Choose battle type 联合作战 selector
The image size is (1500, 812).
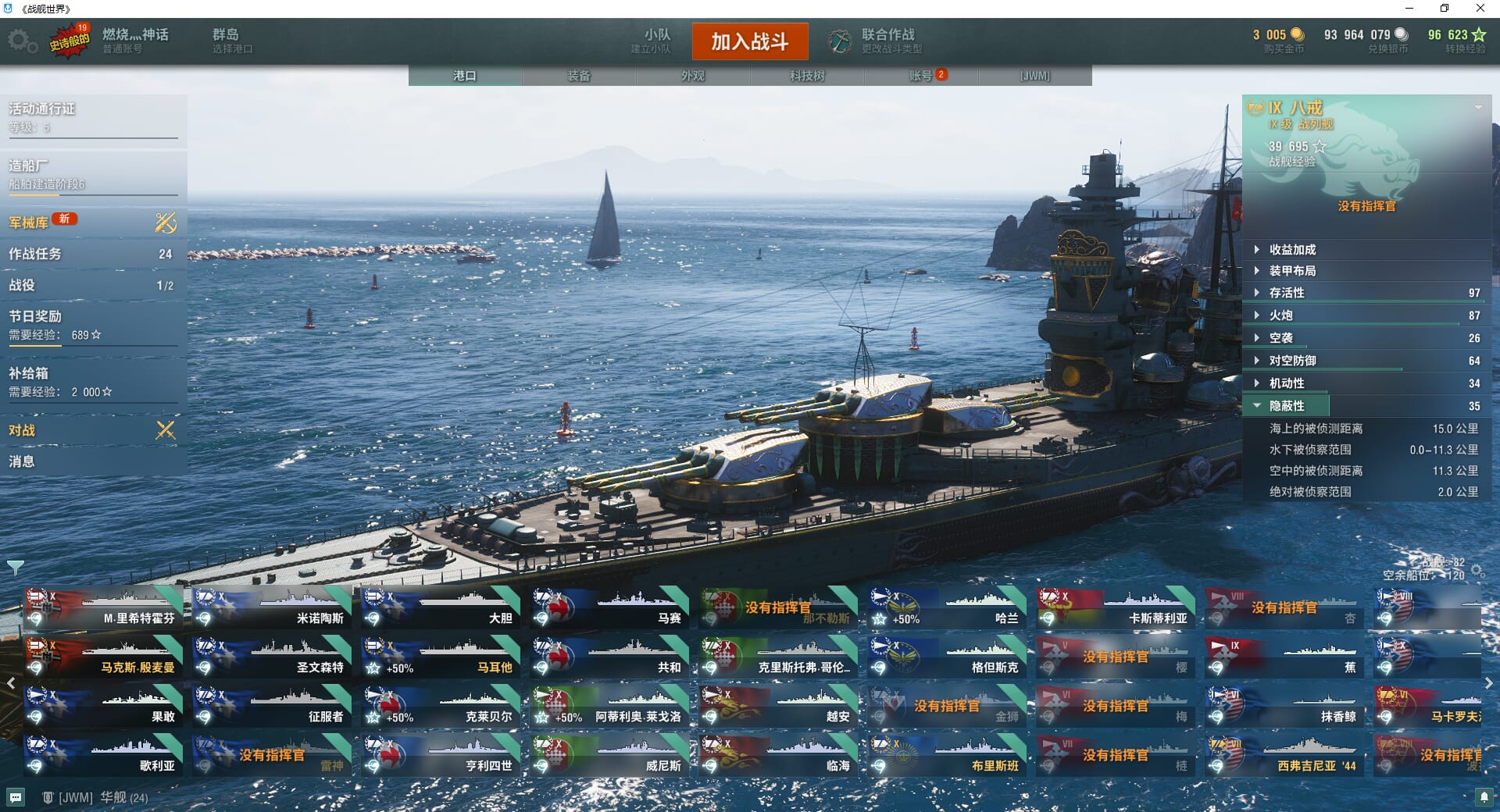tap(877, 41)
